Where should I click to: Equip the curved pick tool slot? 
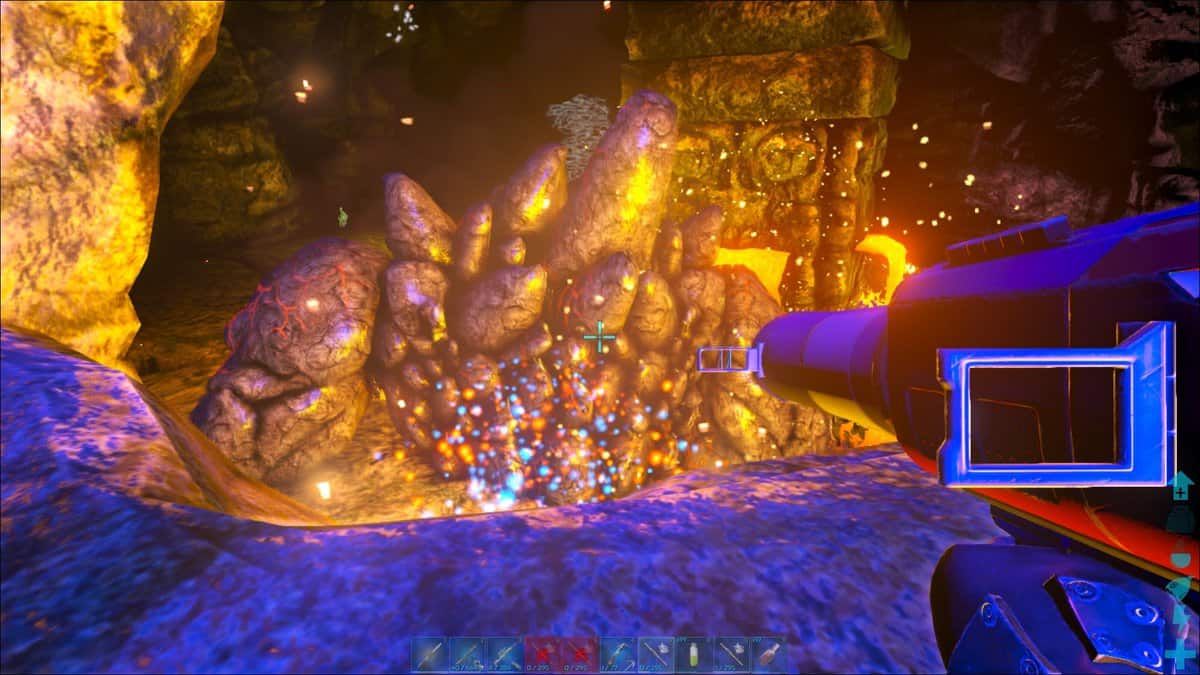(x=618, y=654)
